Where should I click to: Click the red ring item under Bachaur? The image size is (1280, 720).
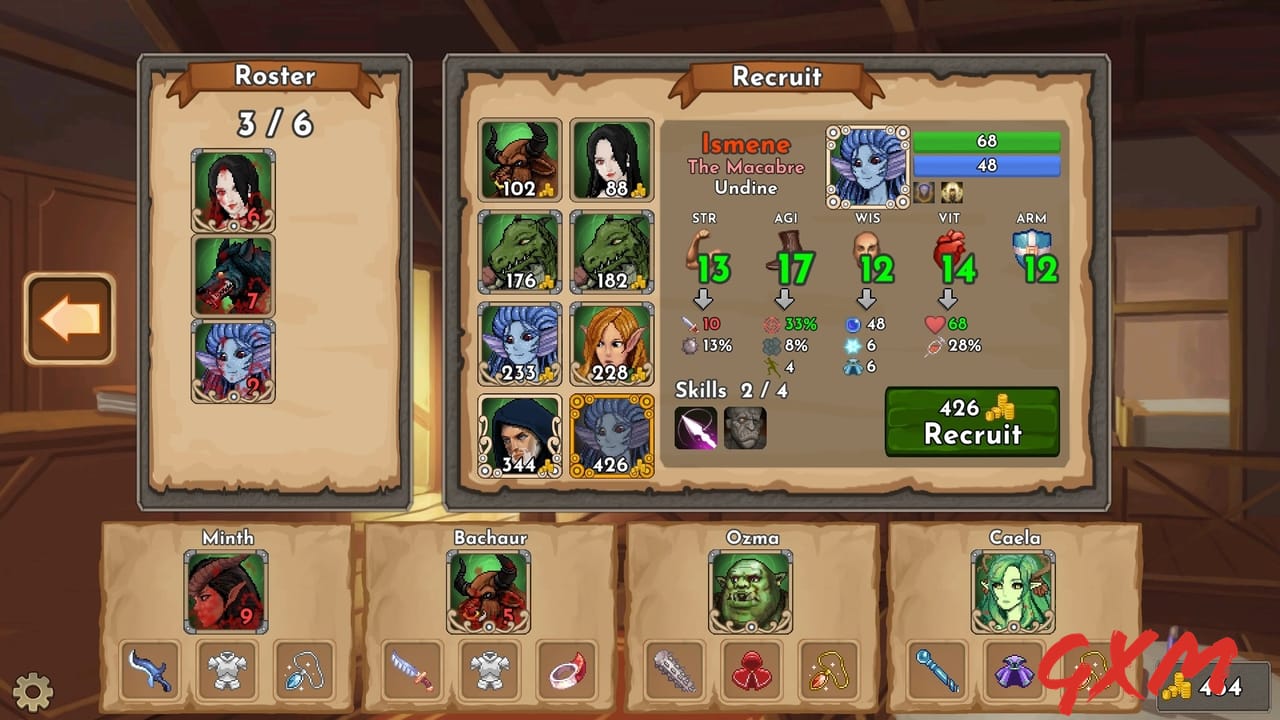(564, 670)
